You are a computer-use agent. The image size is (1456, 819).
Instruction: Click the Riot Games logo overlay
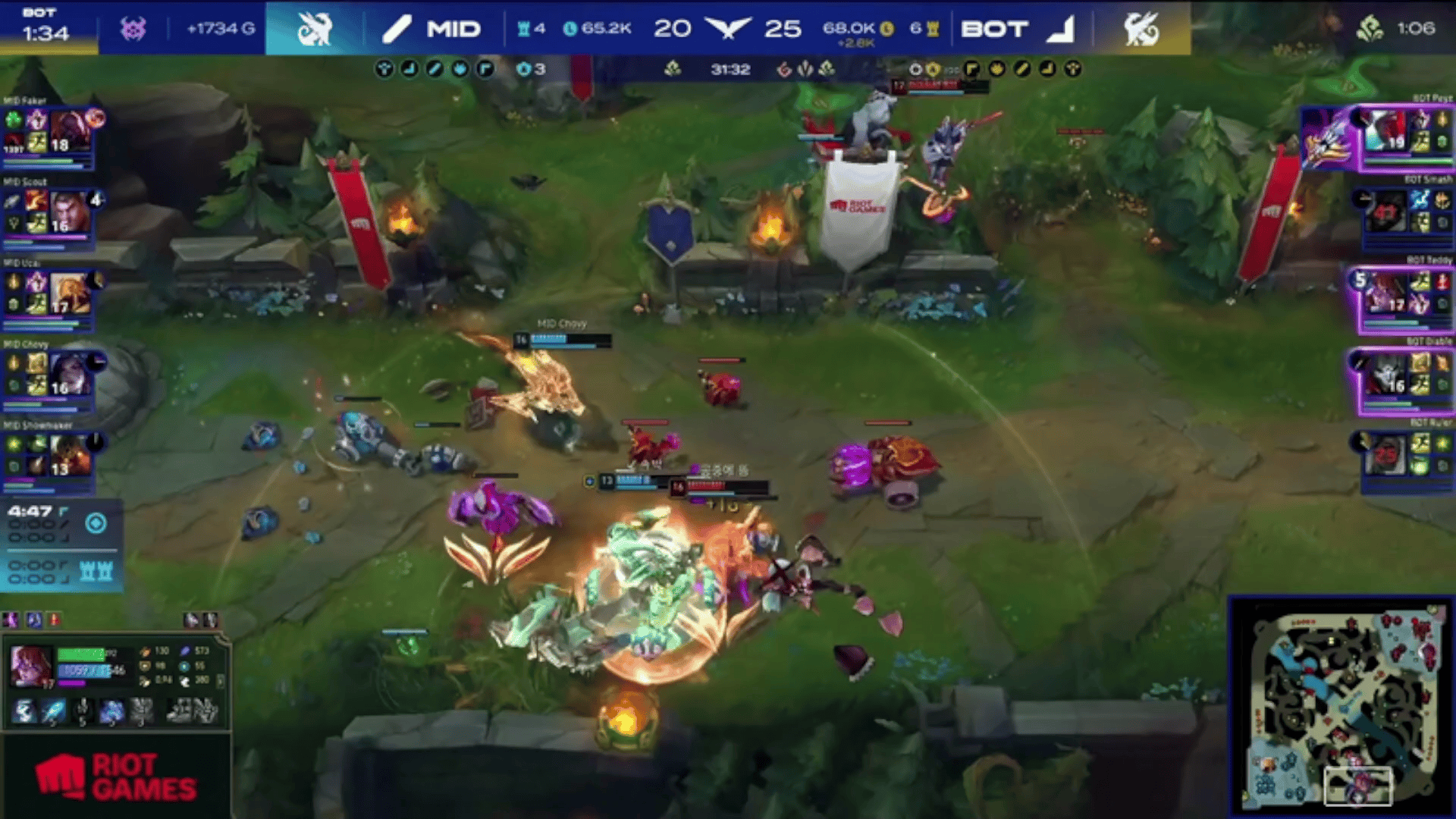pyautogui.click(x=115, y=777)
